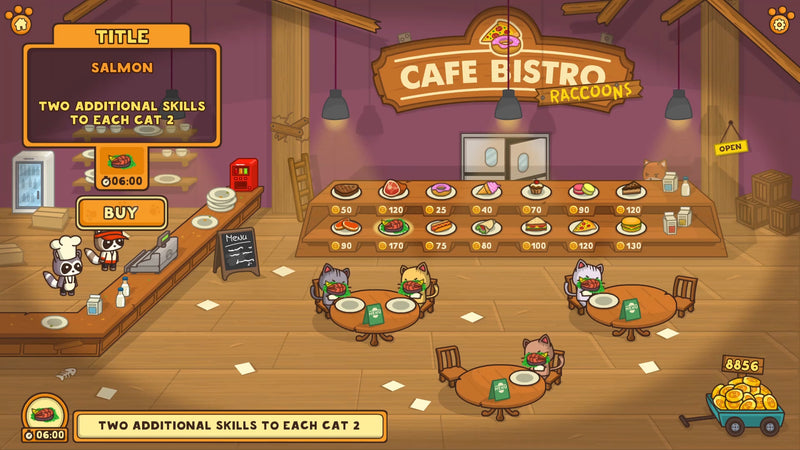Pick the burger priced 130
Viewport: 800px width, 450px height.
630,227
